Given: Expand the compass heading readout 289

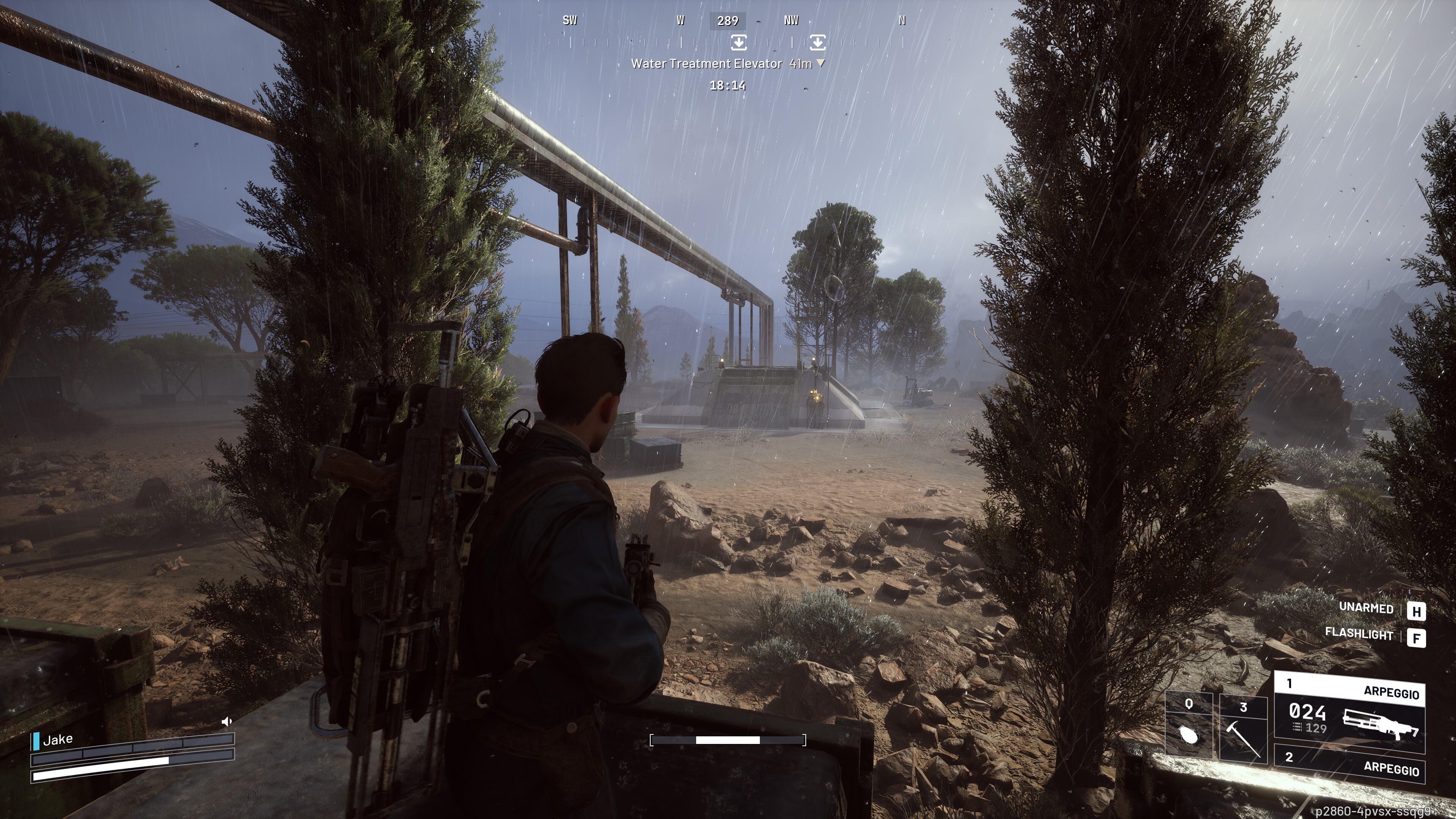Looking at the screenshot, I should point(729,20).
